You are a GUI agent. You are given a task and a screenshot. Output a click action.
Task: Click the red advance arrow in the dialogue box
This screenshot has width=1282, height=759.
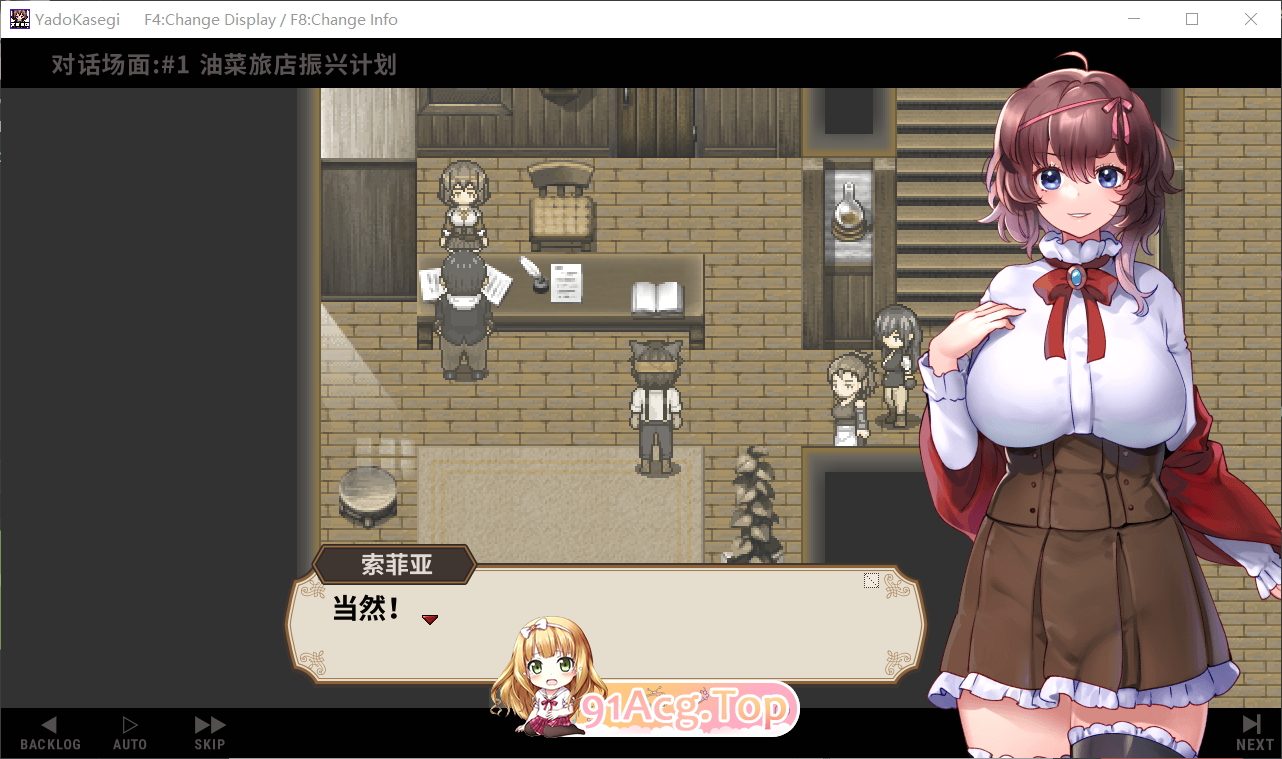[430, 619]
